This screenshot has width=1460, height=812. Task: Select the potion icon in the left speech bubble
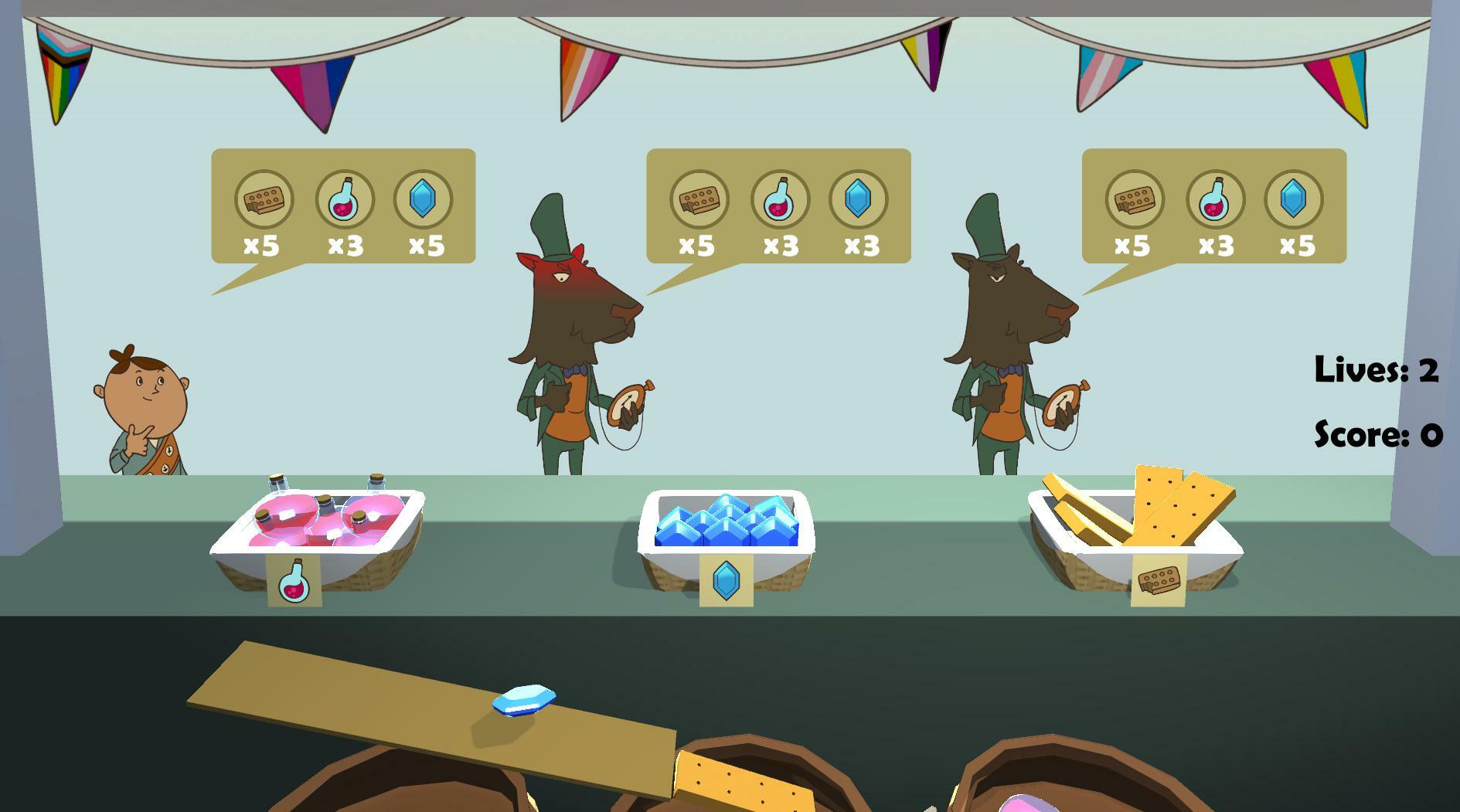[346, 200]
